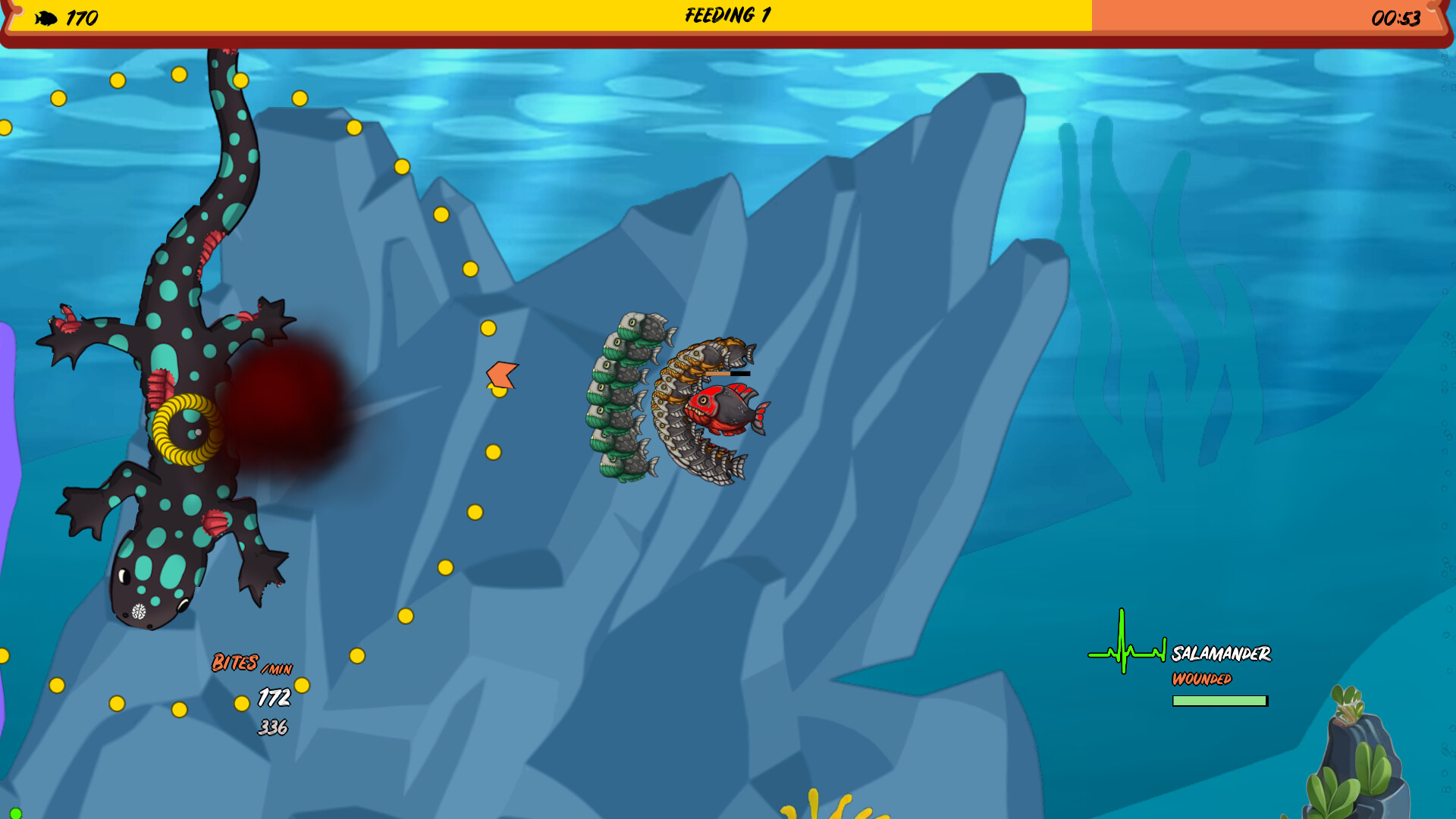Viewport: 1456px width, 819px height.
Task: Click the brain icon on the salamander's head
Action: pos(140,610)
